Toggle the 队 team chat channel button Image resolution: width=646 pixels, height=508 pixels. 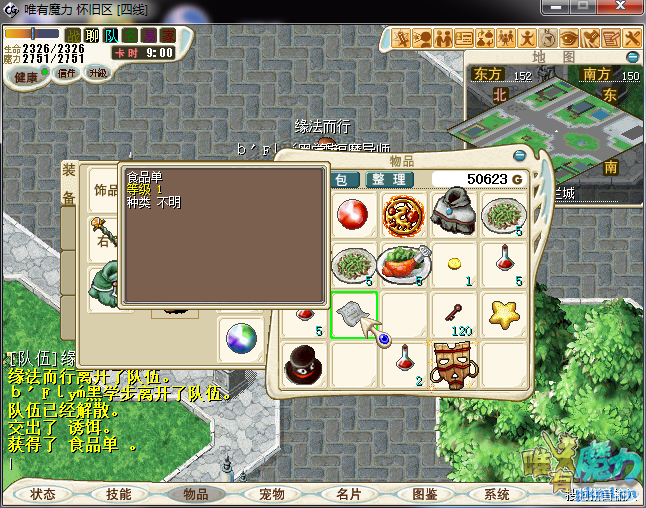tap(111, 36)
